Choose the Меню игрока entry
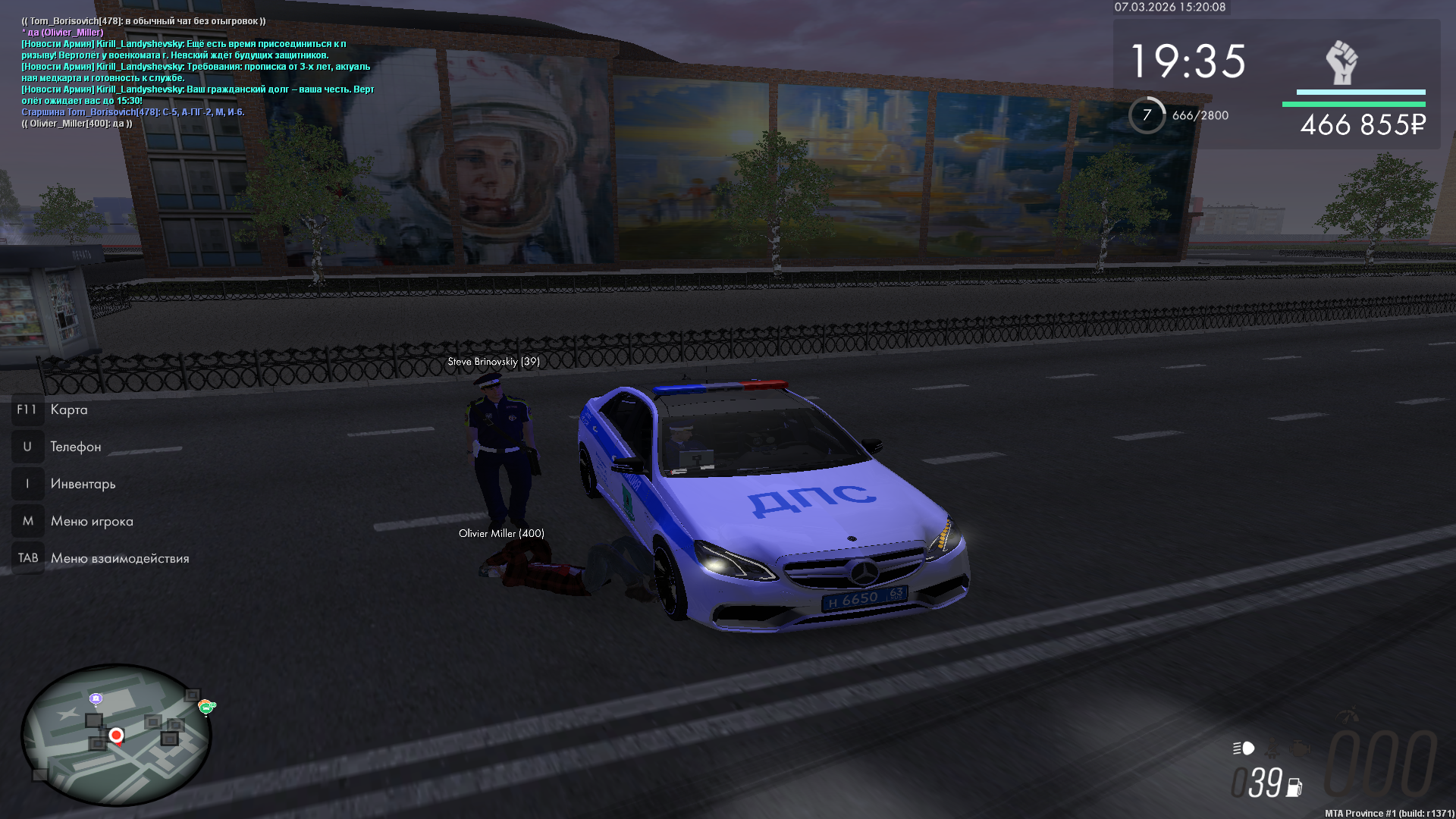 91,522
